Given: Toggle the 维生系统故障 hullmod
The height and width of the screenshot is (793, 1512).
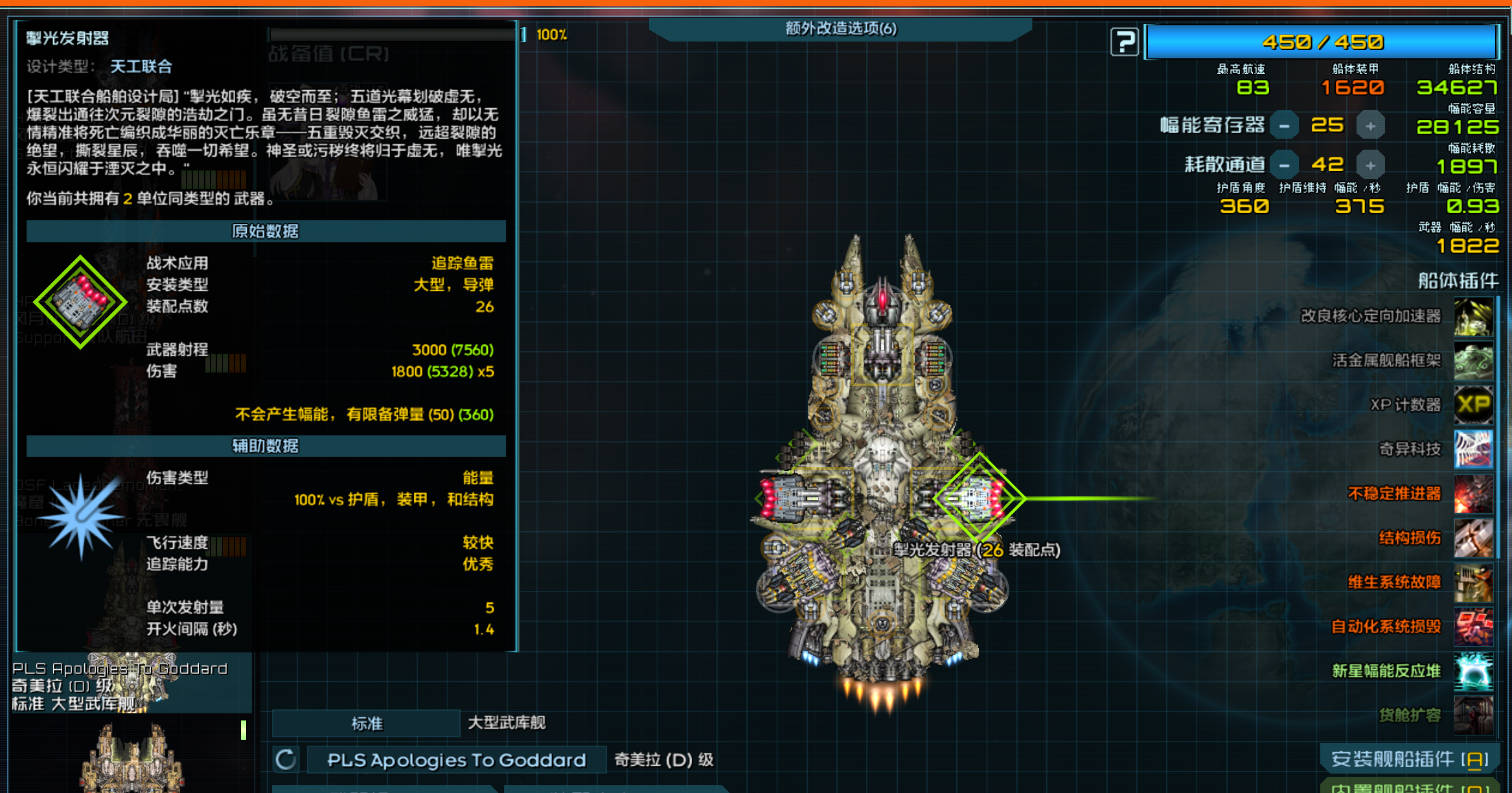Looking at the screenshot, I should 1474,582.
